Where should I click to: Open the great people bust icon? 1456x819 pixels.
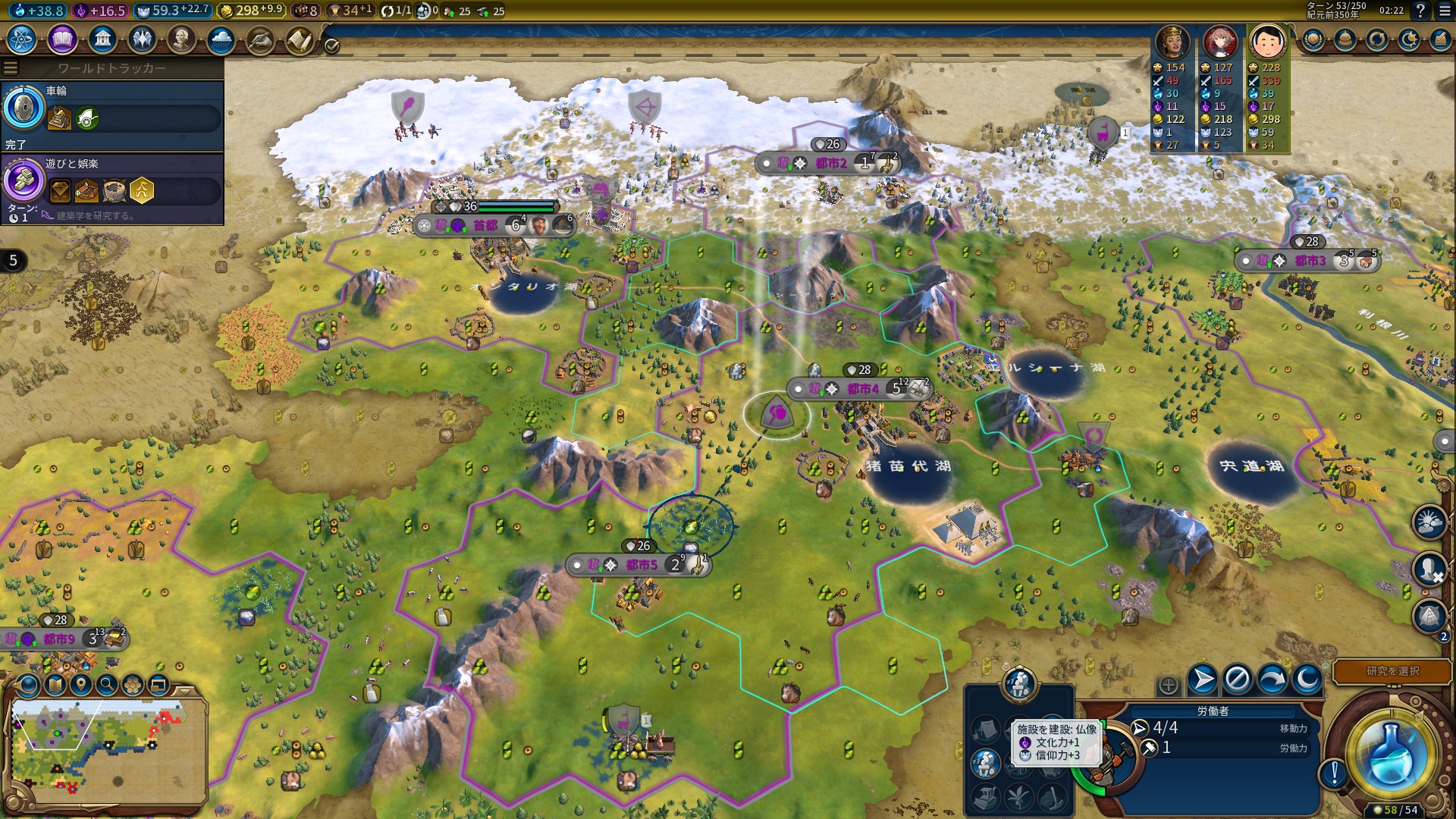point(181,39)
